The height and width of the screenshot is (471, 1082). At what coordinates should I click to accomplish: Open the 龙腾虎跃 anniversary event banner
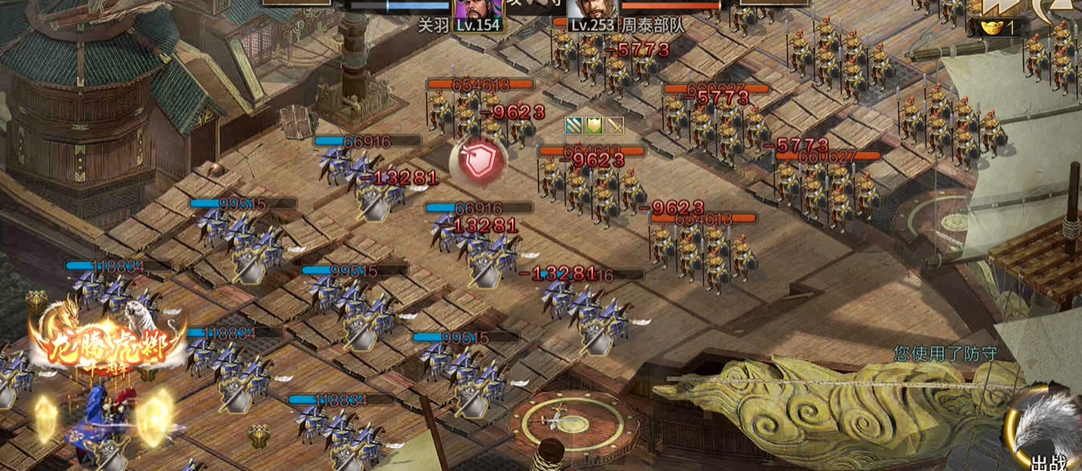tap(107, 343)
